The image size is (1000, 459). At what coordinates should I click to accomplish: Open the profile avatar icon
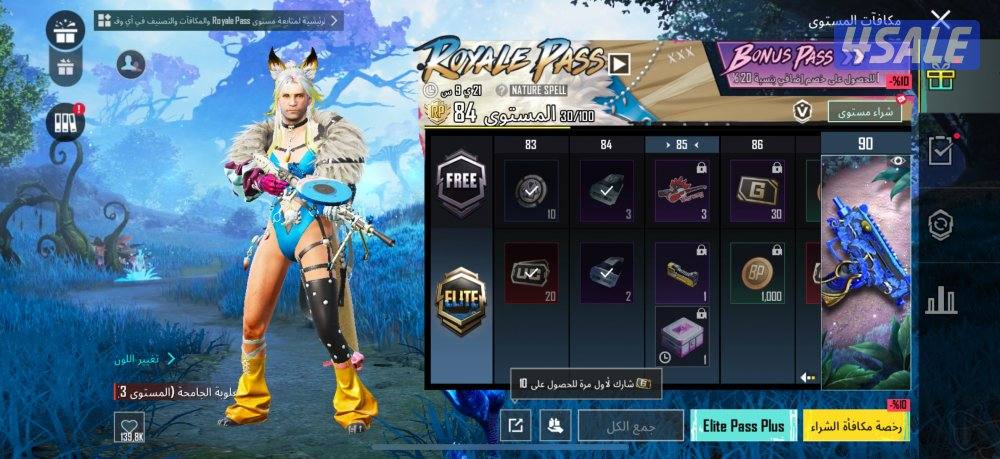point(131,65)
